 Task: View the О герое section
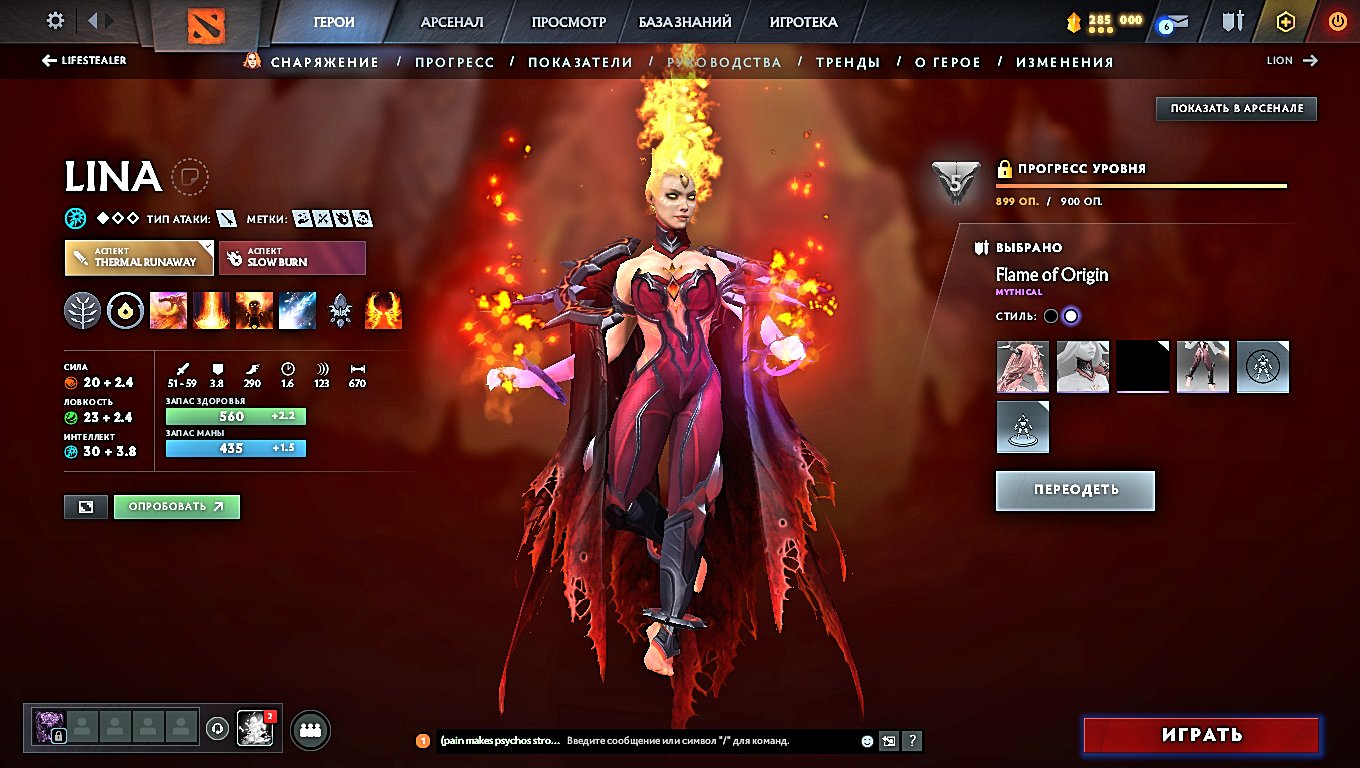pyautogui.click(x=948, y=62)
